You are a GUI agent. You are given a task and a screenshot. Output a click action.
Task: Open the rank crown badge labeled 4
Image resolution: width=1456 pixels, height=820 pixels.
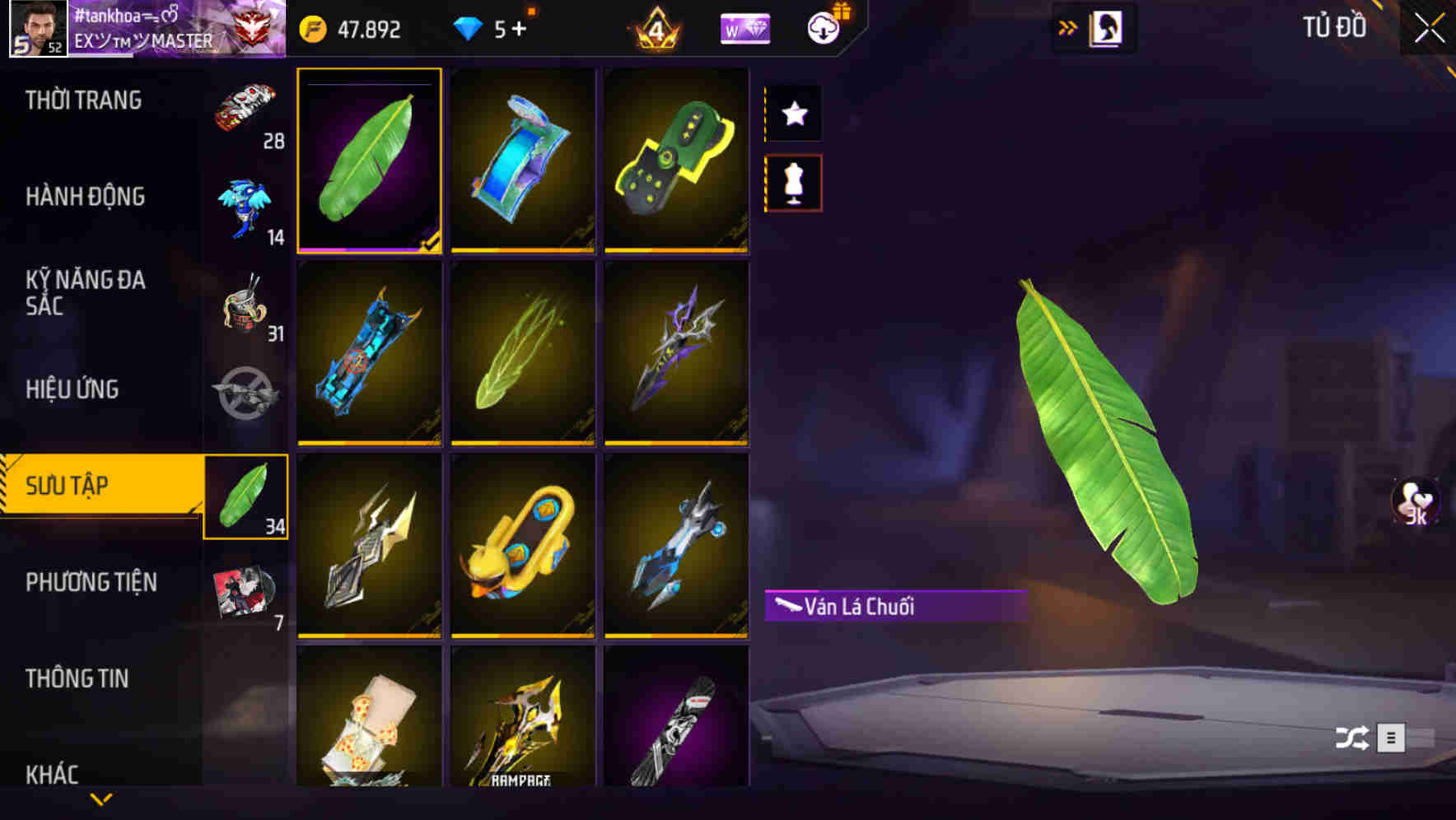(656, 27)
